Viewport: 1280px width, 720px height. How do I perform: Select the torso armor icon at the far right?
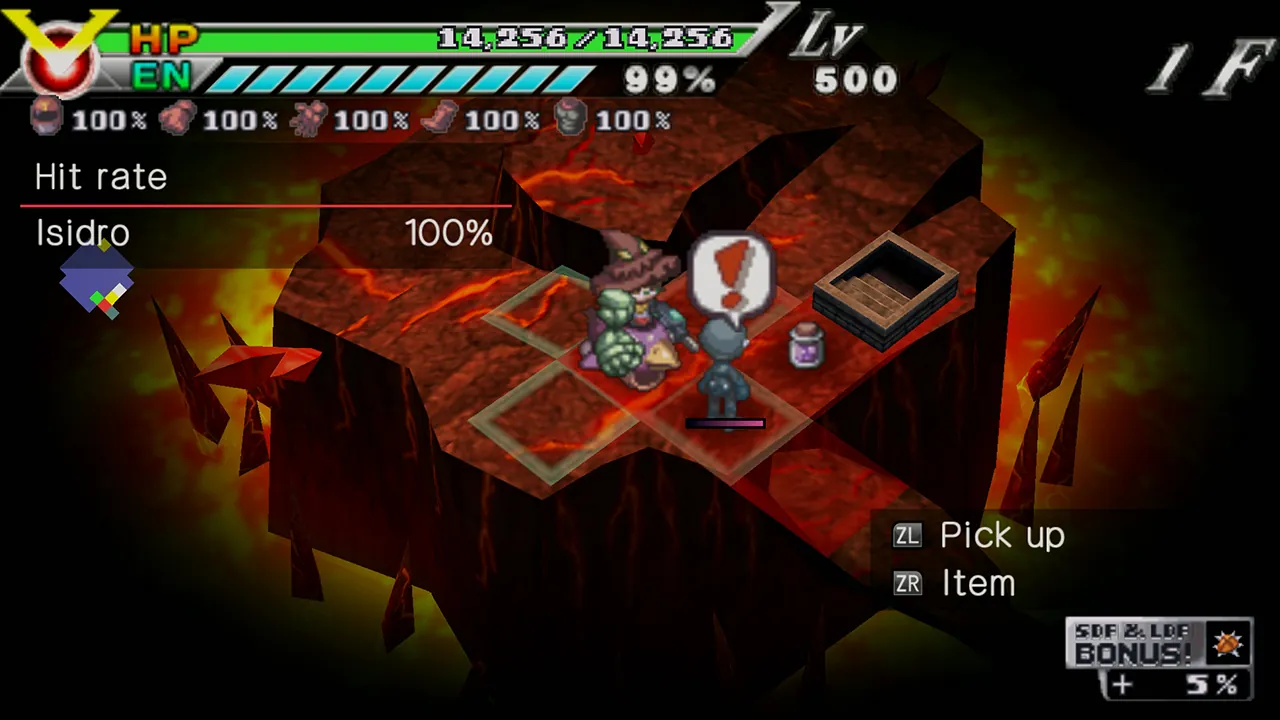(570, 120)
